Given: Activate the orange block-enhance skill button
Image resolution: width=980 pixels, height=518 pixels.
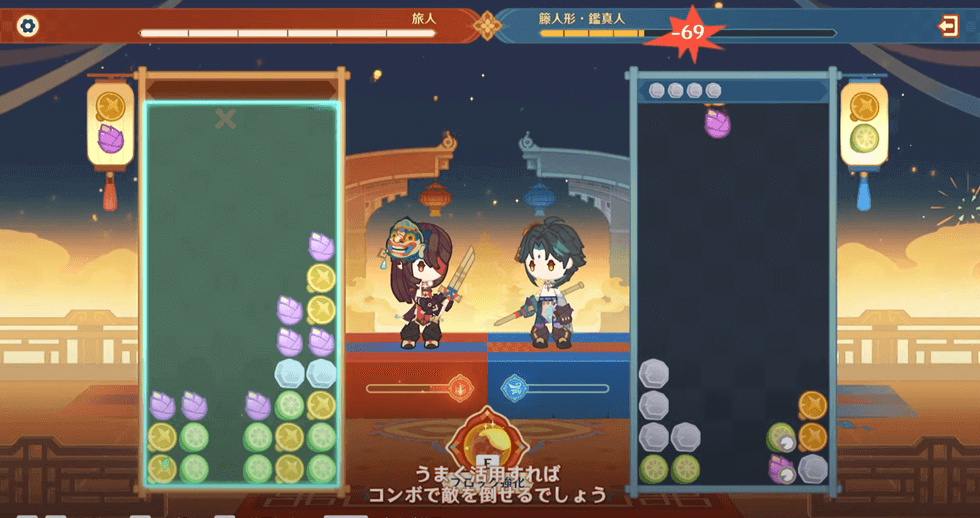Looking at the screenshot, I should (488, 447).
